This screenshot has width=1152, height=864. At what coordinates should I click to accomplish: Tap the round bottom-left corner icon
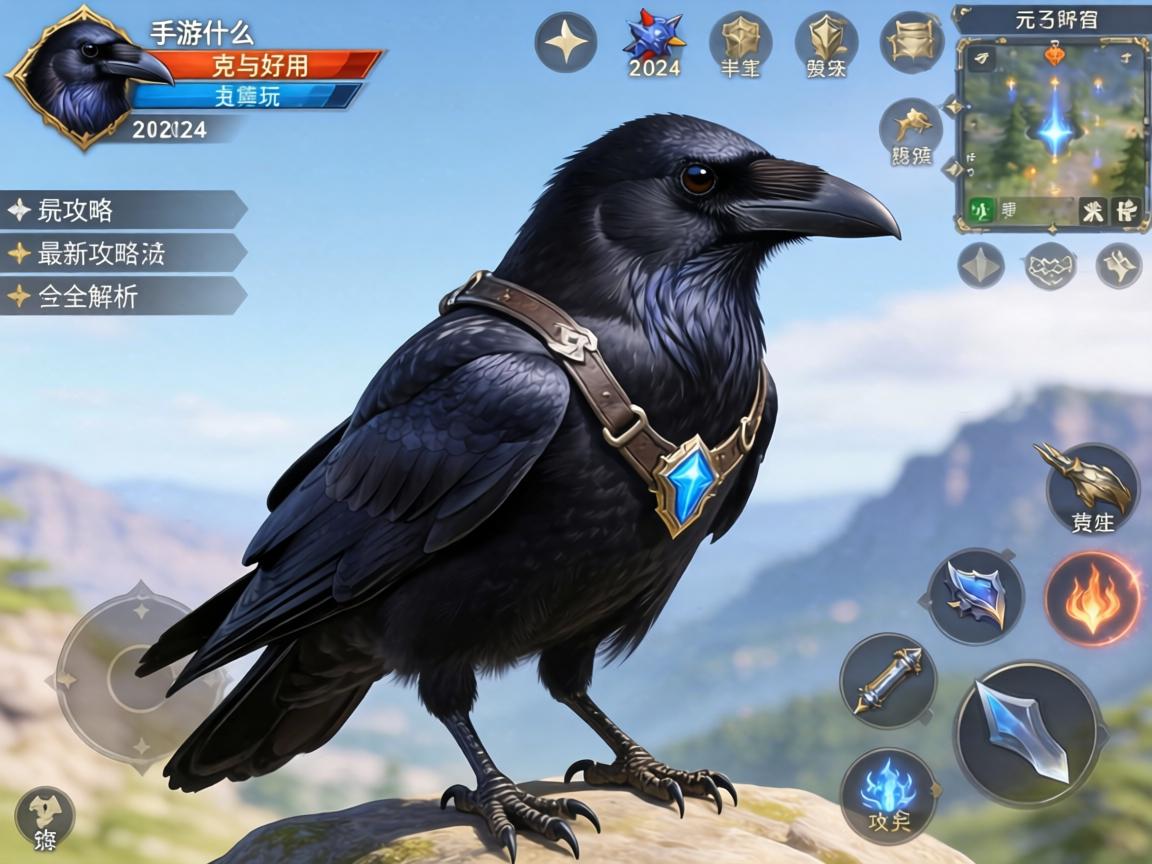pos(45,816)
